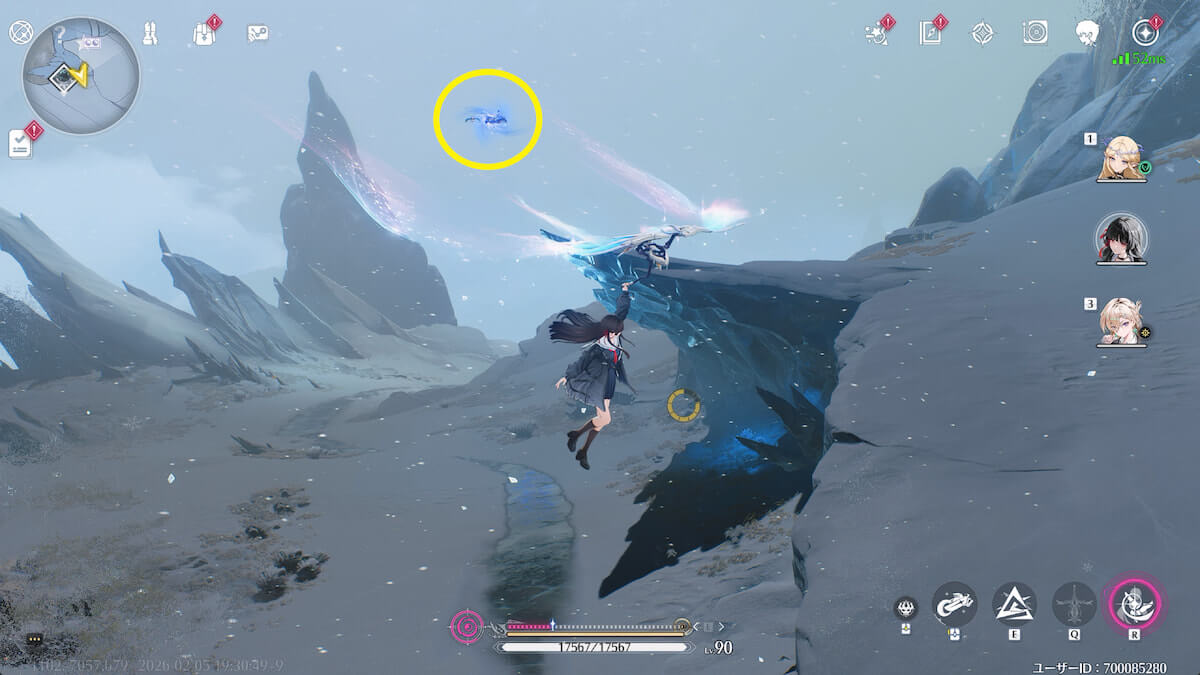The image size is (1200, 675).
Task: Tap the small claw-shaped icon beside the grapple
Action: 906,607
